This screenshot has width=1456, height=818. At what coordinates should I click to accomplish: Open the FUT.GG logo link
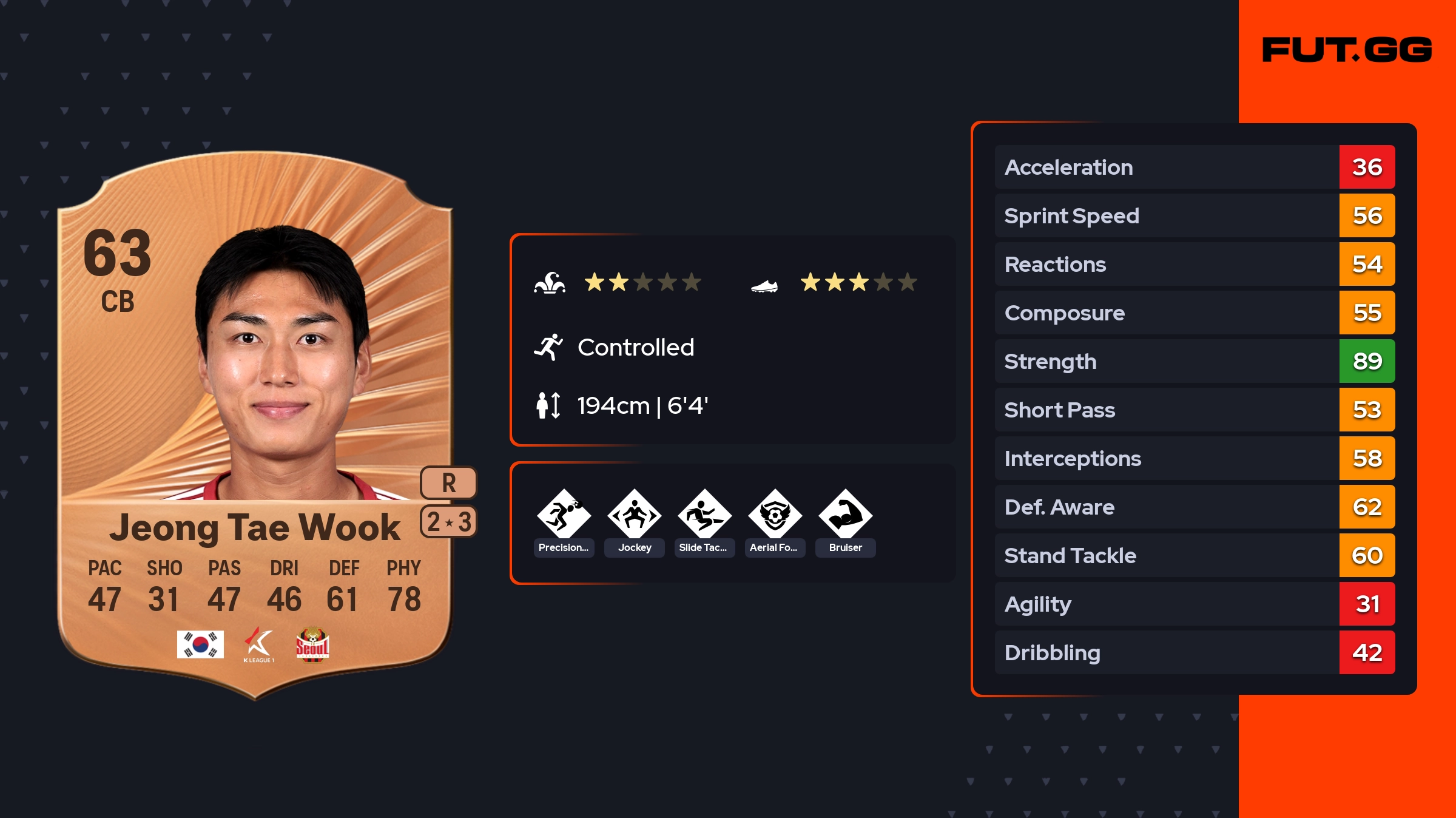[x=1347, y=50]
